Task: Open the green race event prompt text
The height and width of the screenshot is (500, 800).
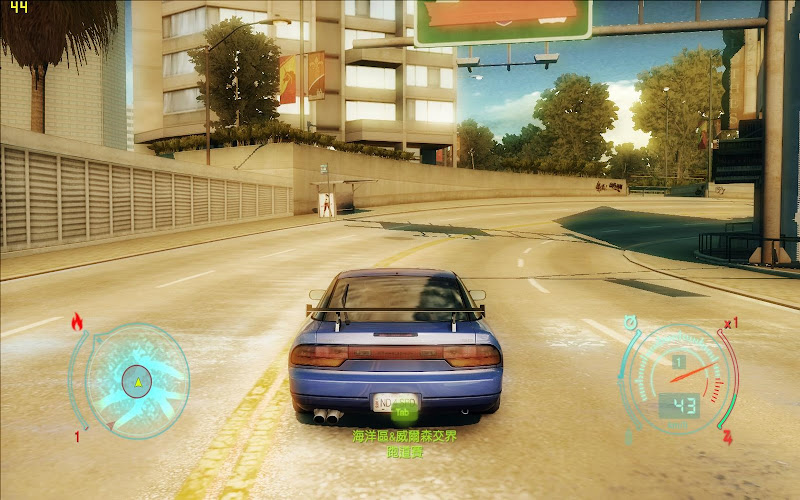Action: pyautogui.click(x=404, y=444)
